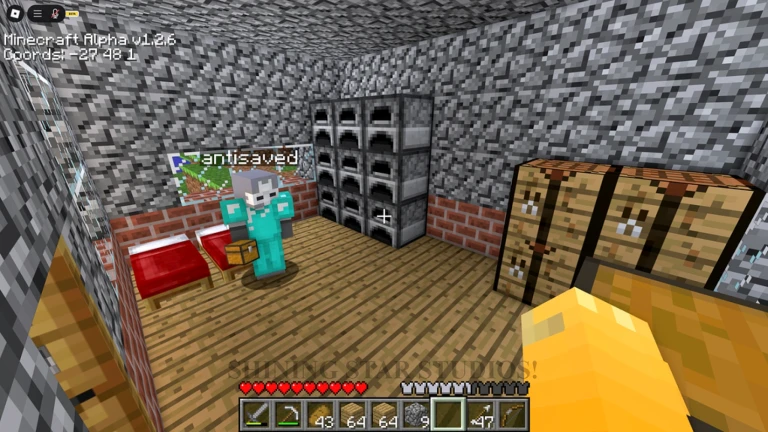Equip the bow from the hotbar

(x=513, y=413)
